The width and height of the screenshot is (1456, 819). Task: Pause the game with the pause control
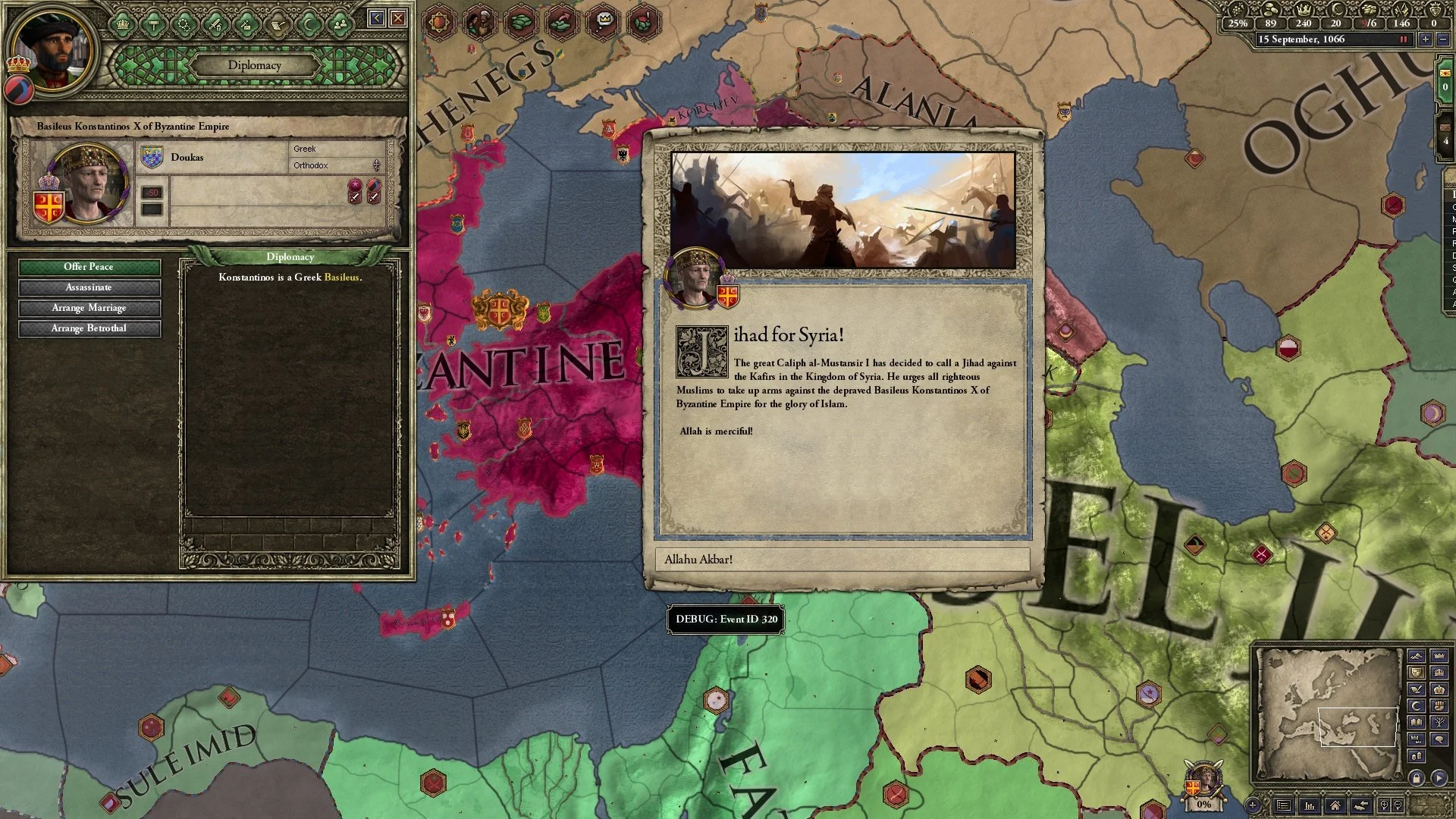pyautogui.click(x=1404, y=39)
